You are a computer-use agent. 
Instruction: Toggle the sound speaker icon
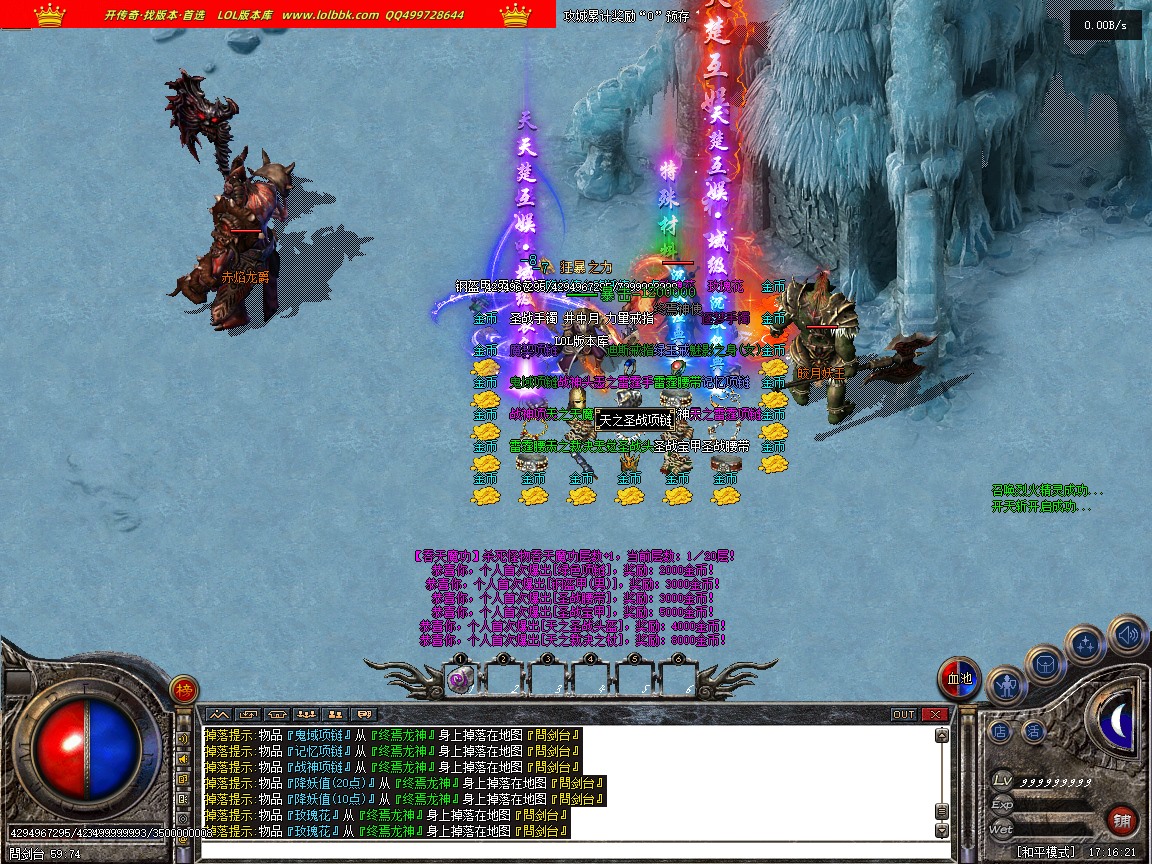click(x=1127, y=634)
